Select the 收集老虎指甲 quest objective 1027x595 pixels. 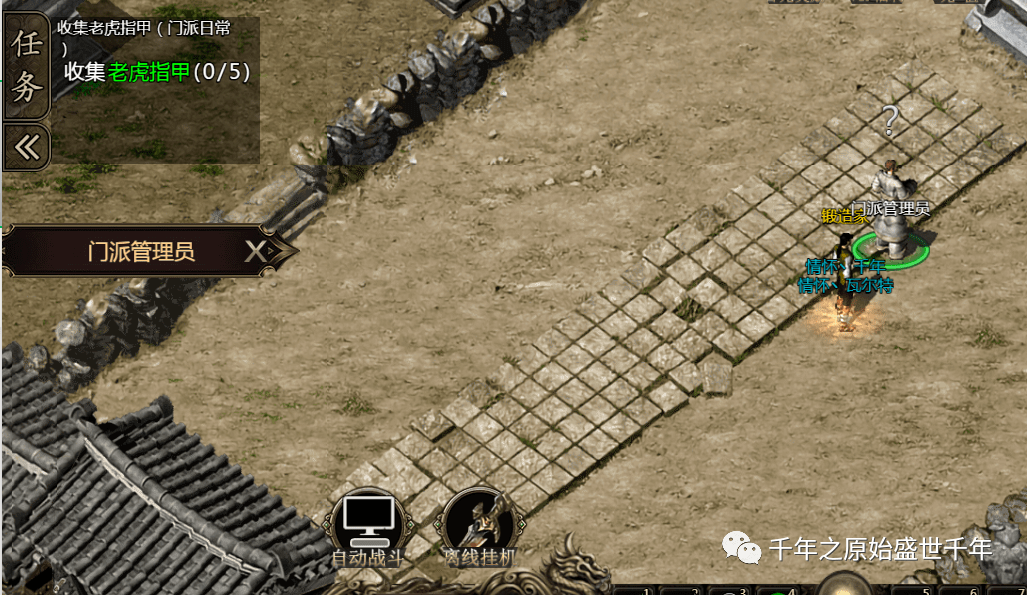pyautogui.click(x=157, y=72)
